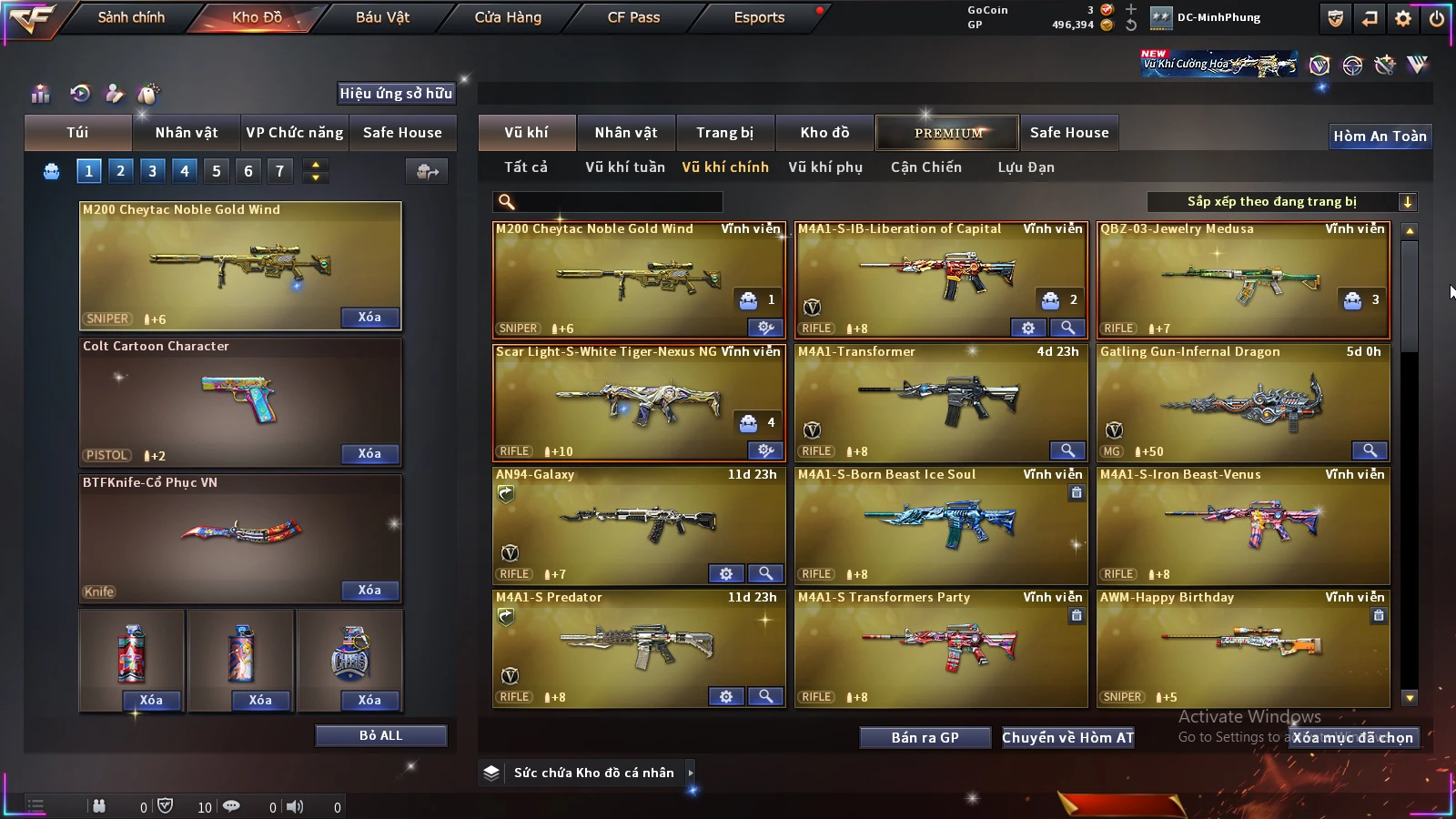Open the CF Pass menu
Screen dimensions: 1456x819
633,17
